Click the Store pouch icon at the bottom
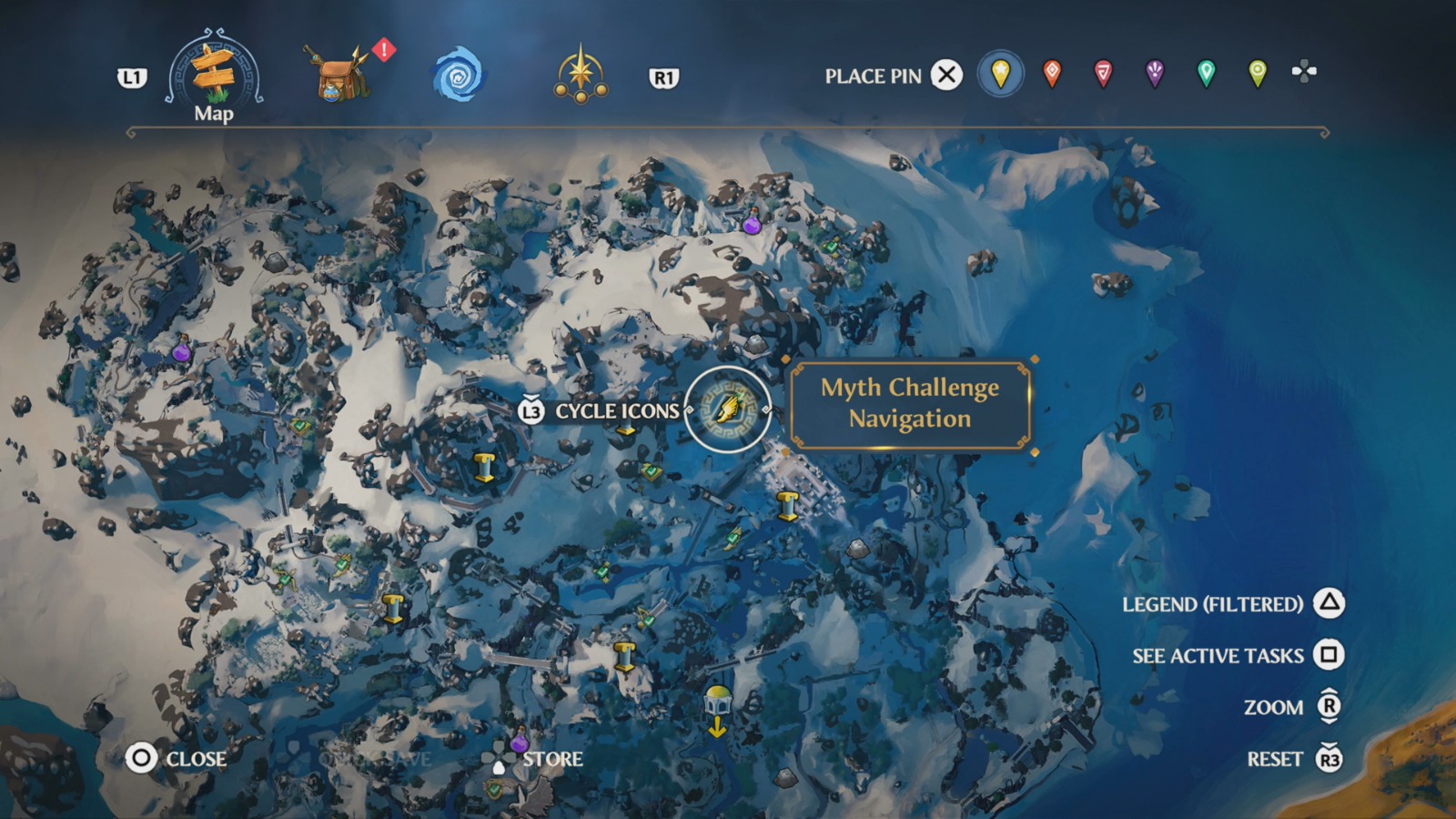Image resolution: width=1456 pixels, height=819 pixels. point(500,756)
